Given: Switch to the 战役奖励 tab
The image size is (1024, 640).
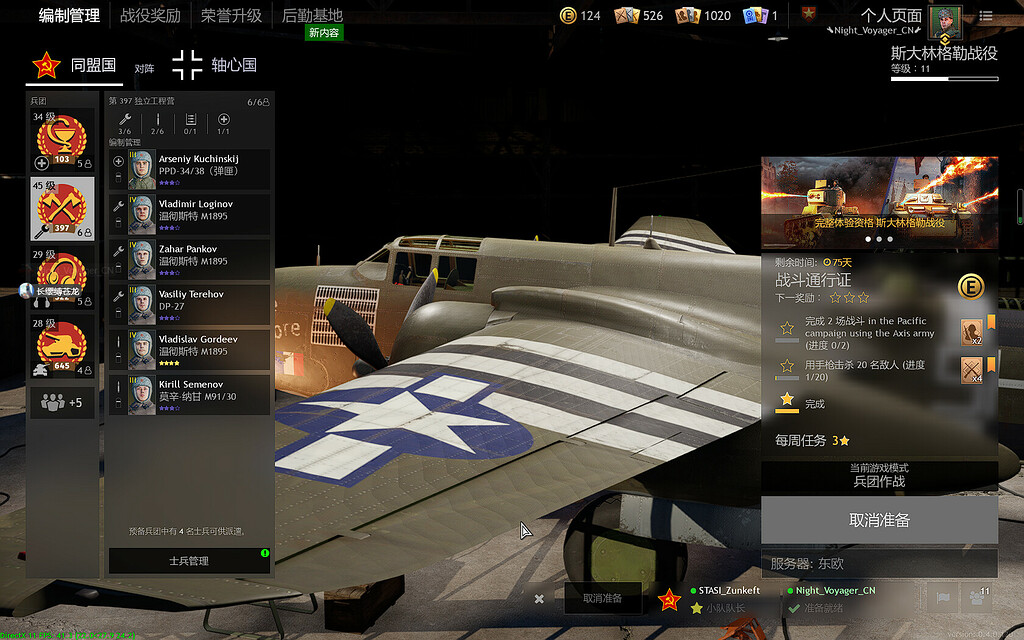Looking at the screenshot, I should (150, 16).
